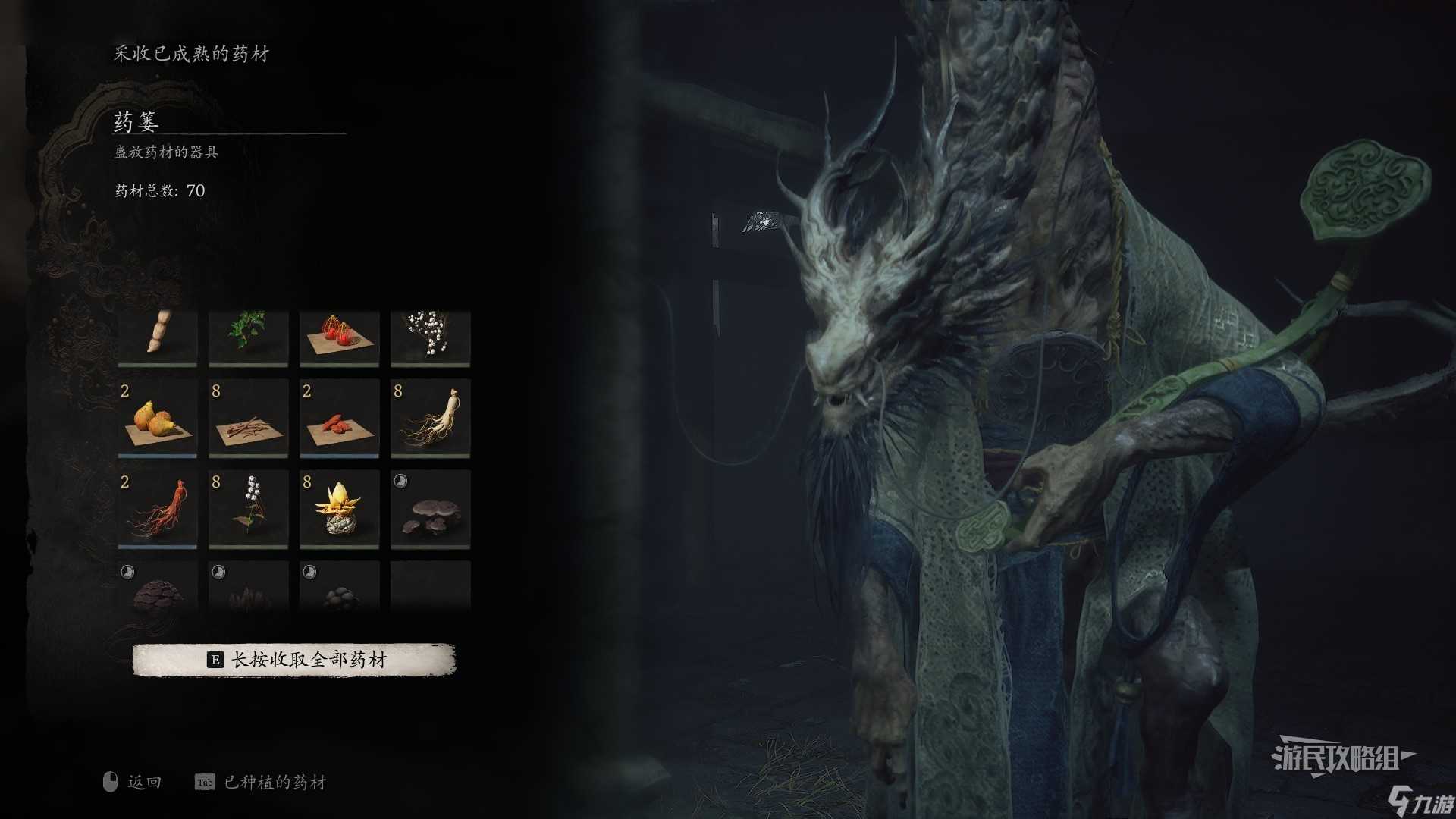The height and width of the screenshot is (819, 1456).
Task: Pick the unripe faint grass tuft slot
Action: pyautogui.click(x=249, y=587)
